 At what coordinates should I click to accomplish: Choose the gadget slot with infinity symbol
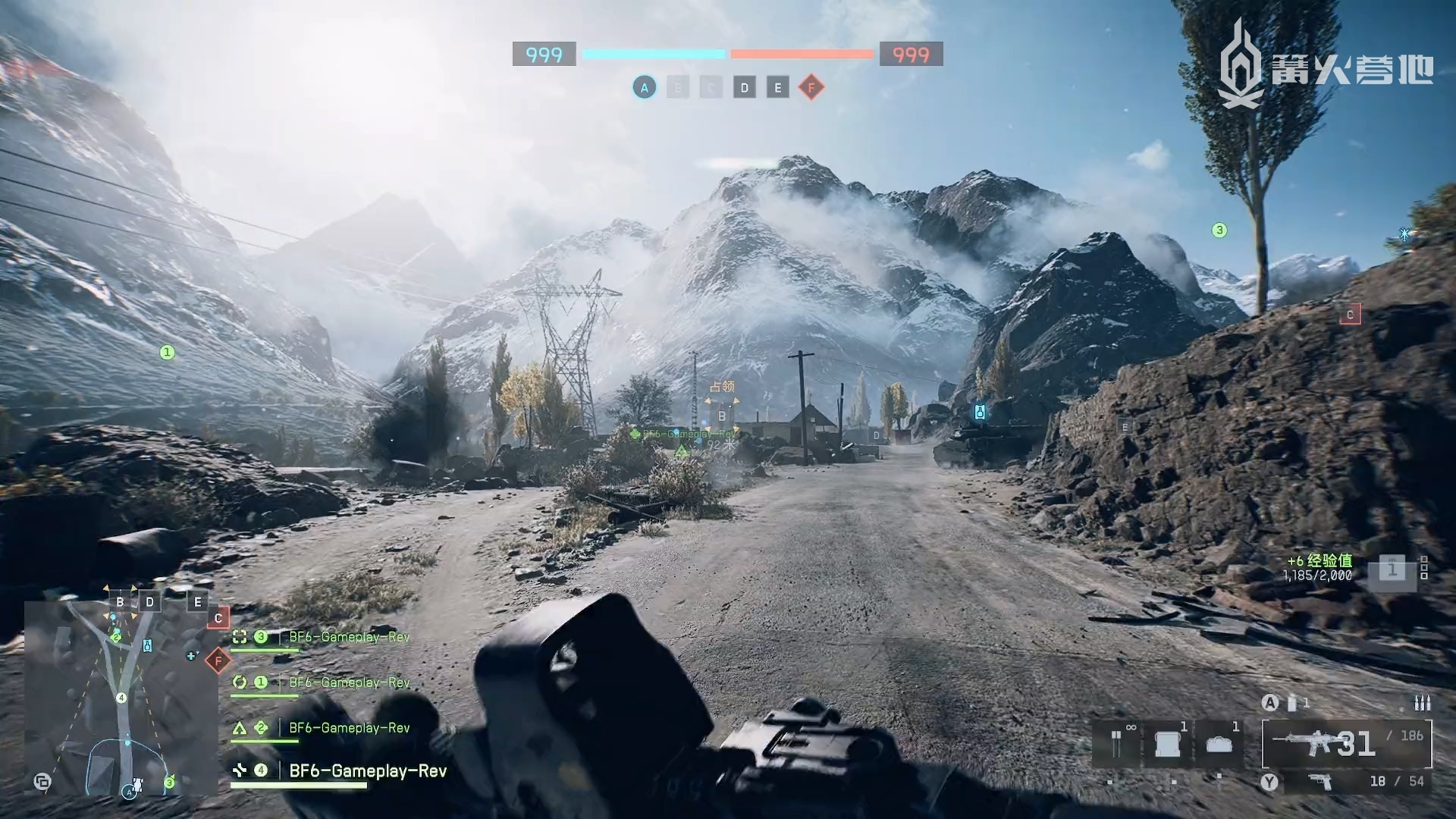1117,744
